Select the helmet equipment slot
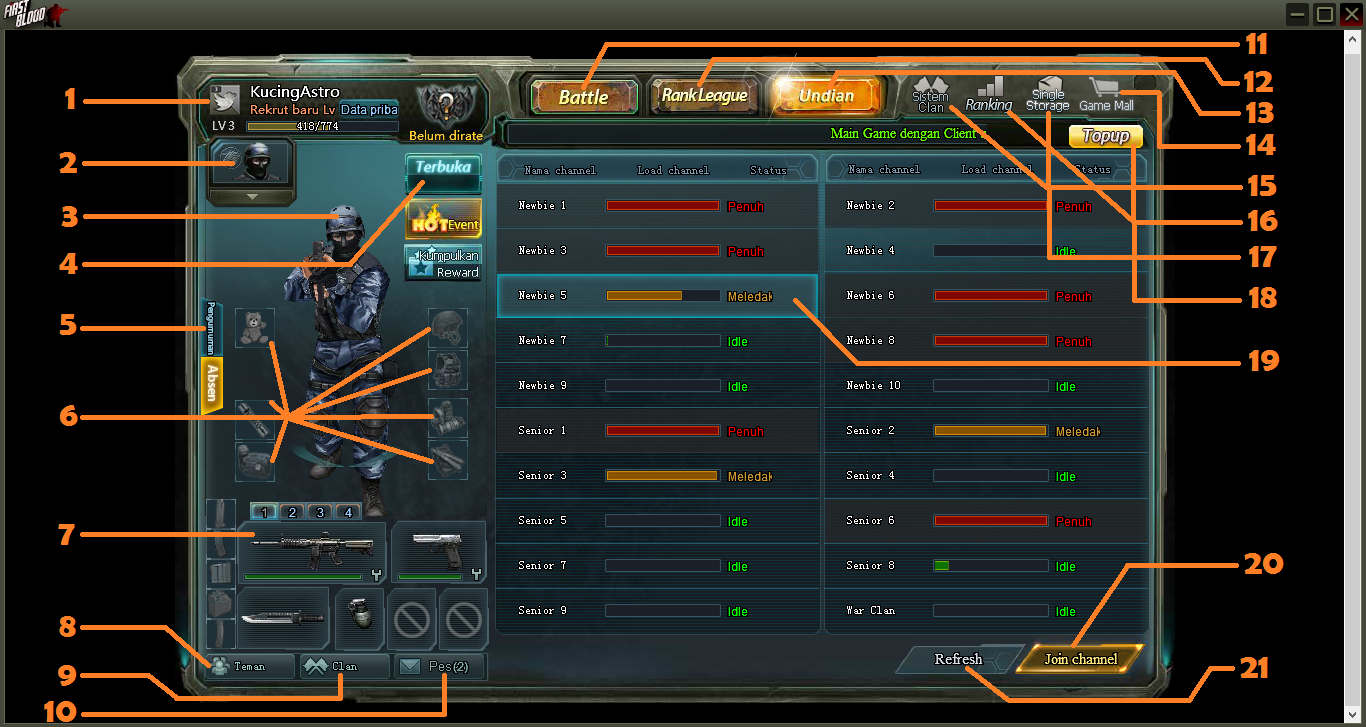The height and width of the screenshot is (727, 1366). (447, 327)
